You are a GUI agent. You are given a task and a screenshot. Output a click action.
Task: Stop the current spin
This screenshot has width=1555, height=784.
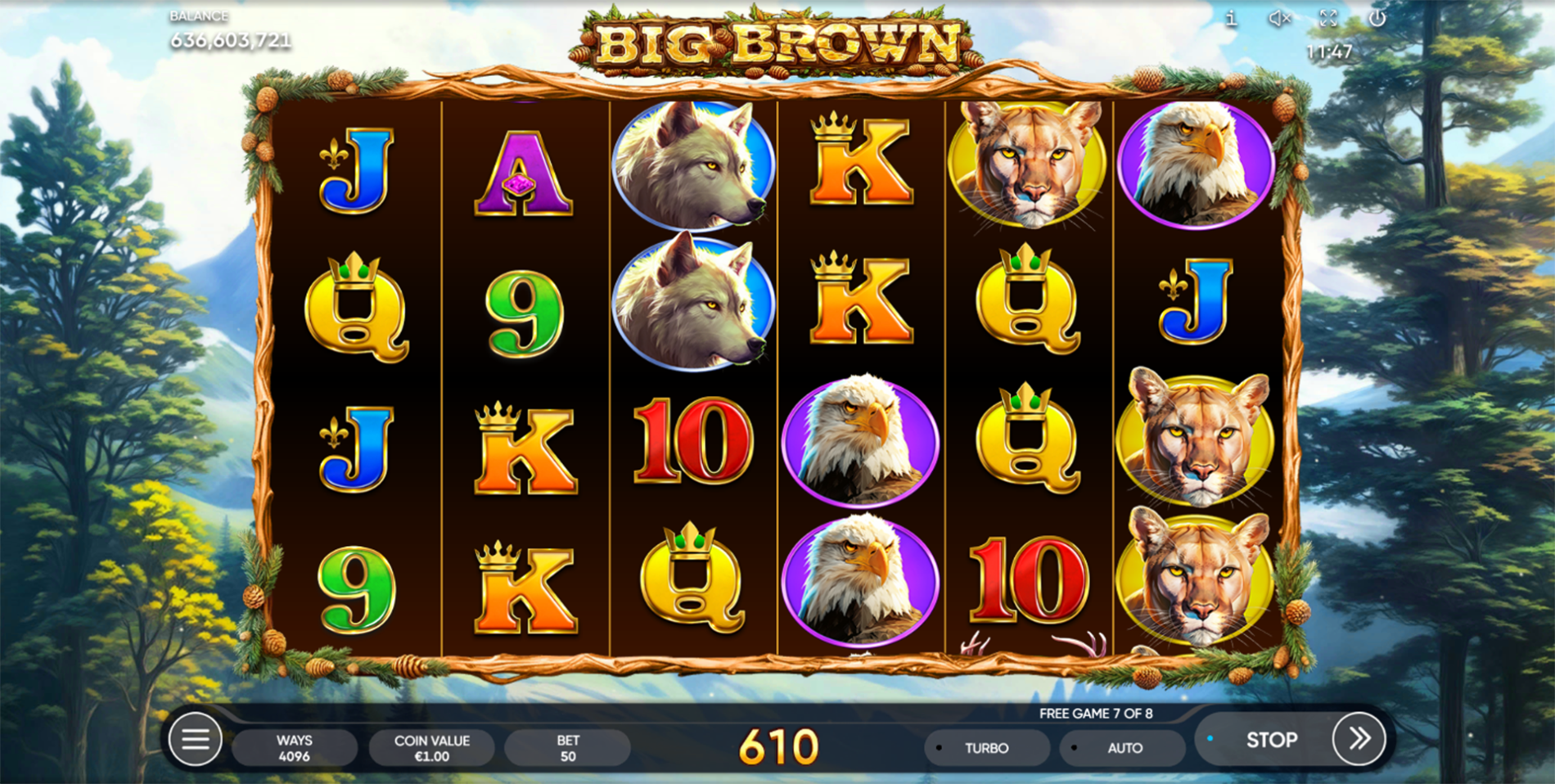pyautogui.click(x=1270, y=740)
